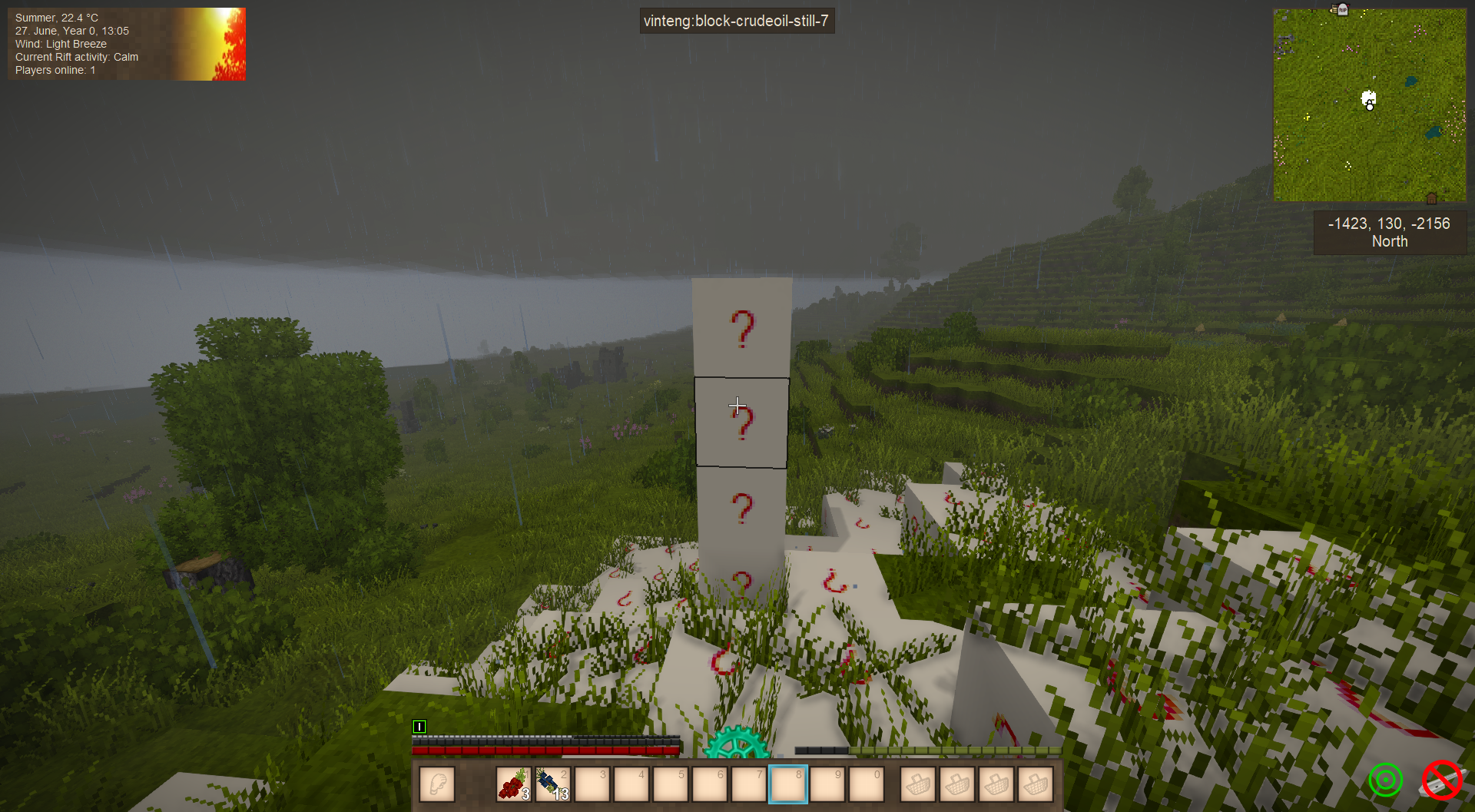Click the off-hand slot with hand outline
The image size is (1475, 812).
437,784
